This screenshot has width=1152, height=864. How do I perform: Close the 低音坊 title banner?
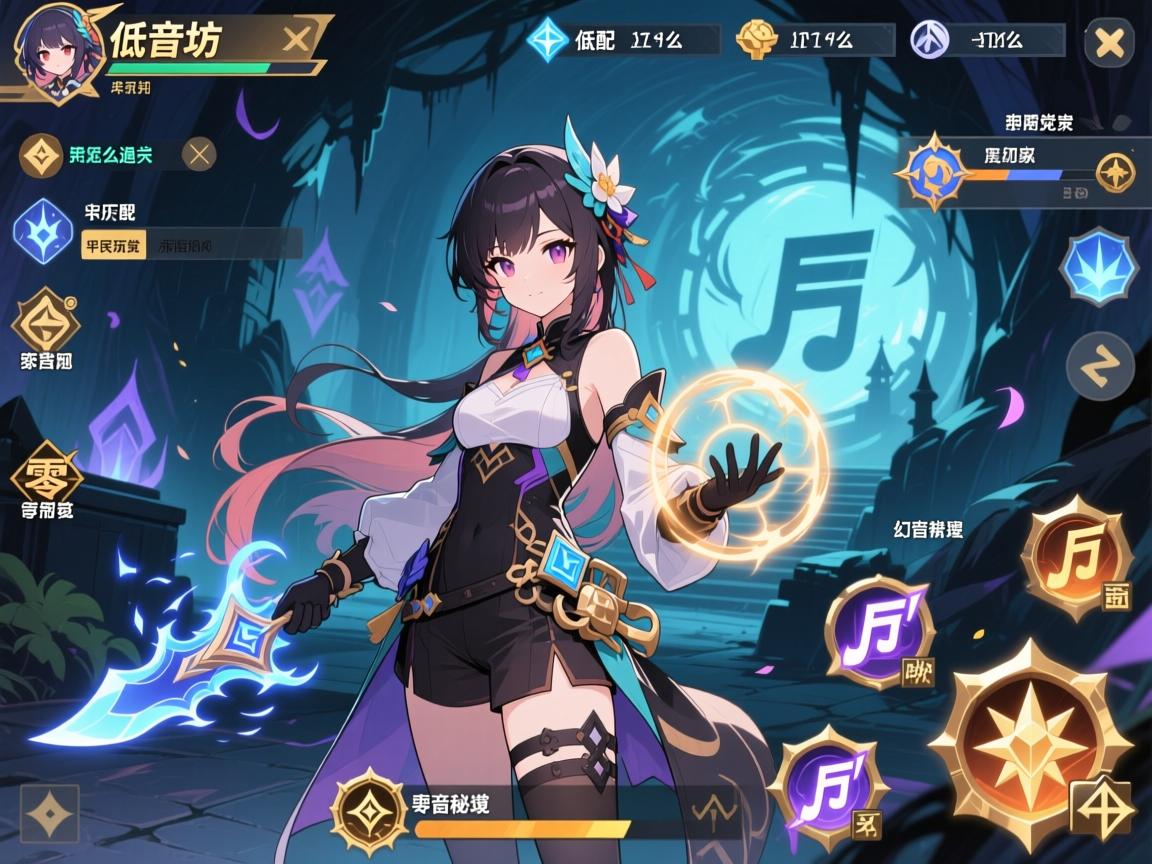click(296, 40)
